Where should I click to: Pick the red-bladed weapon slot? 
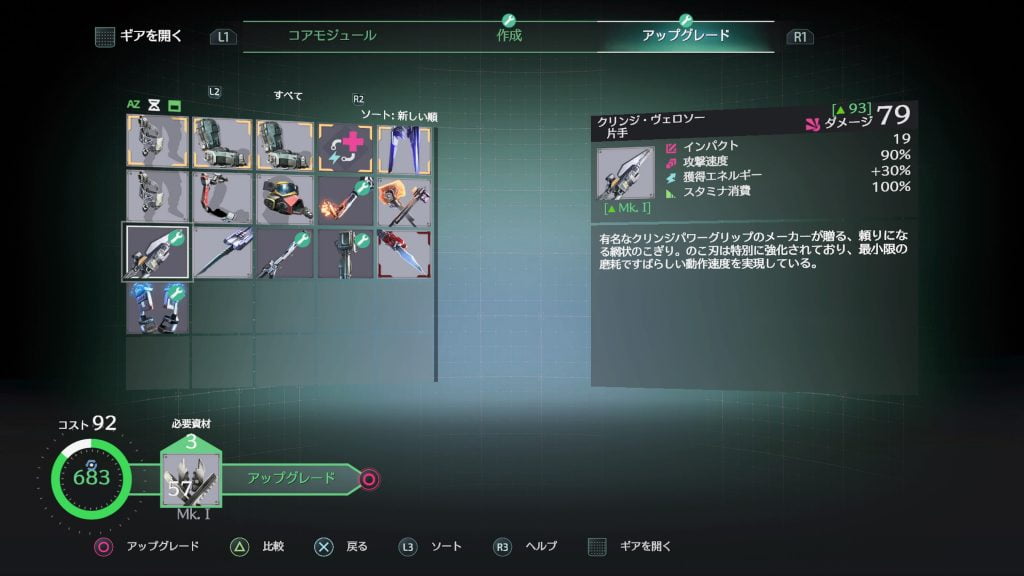405,252
